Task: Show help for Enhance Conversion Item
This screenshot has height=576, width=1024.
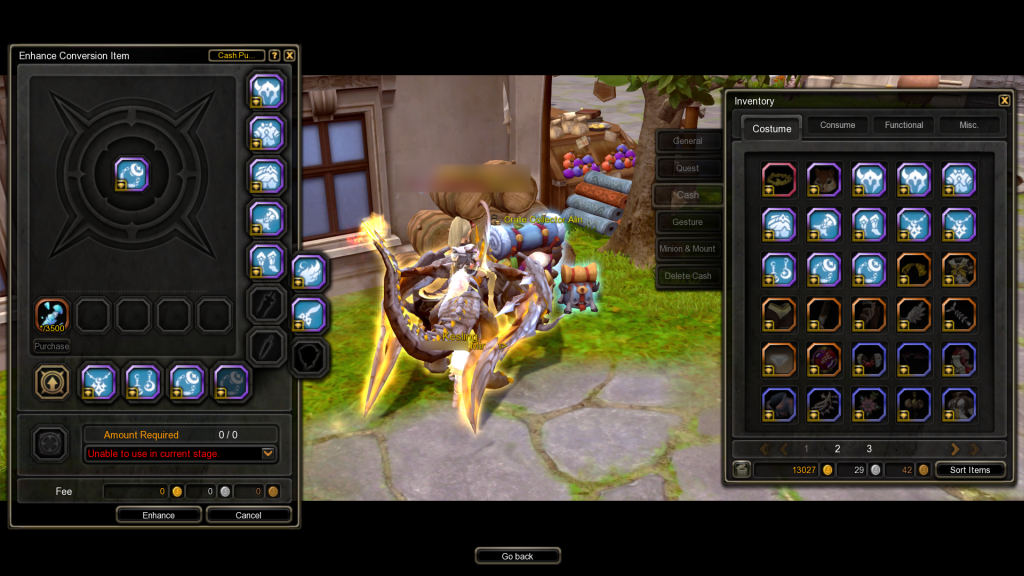Action: [x=275, y=56]
